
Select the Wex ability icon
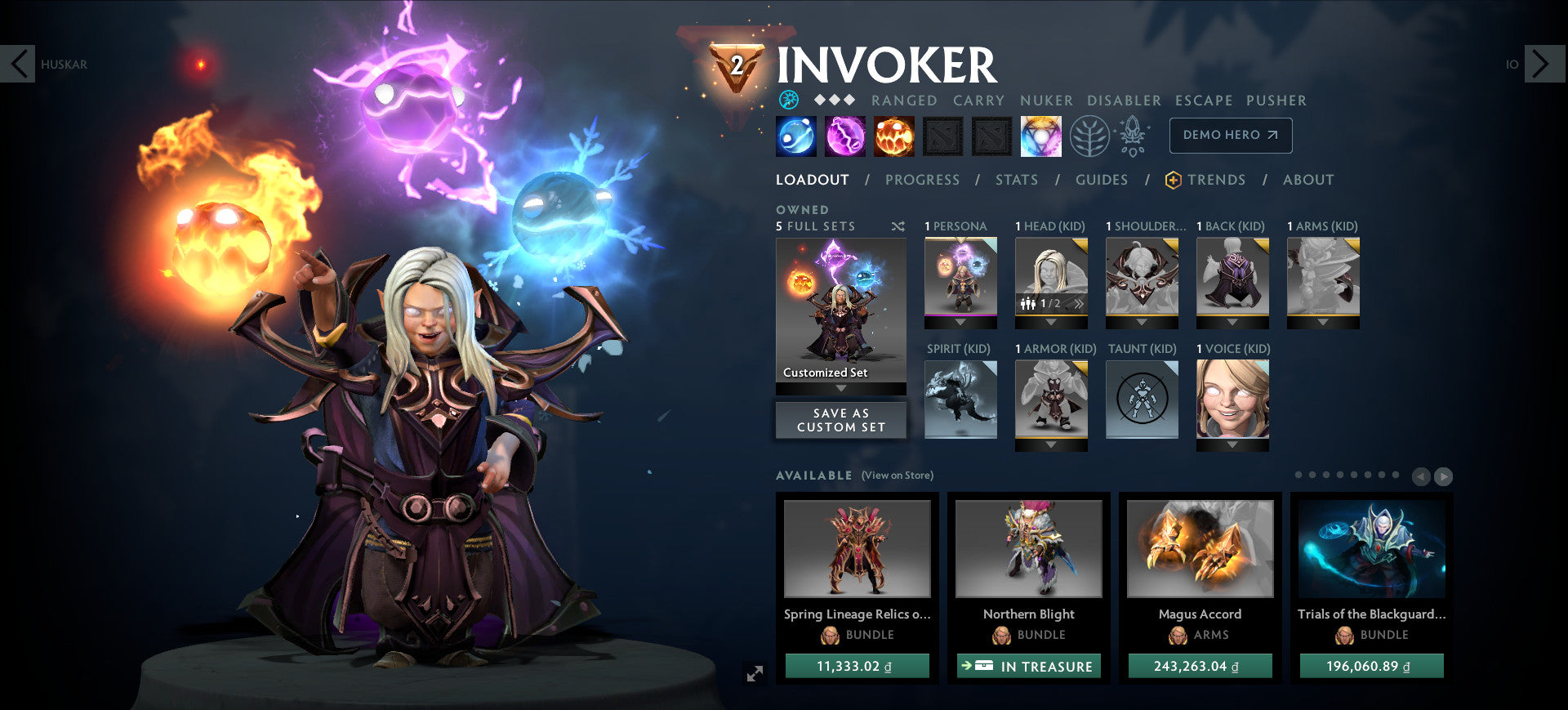click(844, 136)
